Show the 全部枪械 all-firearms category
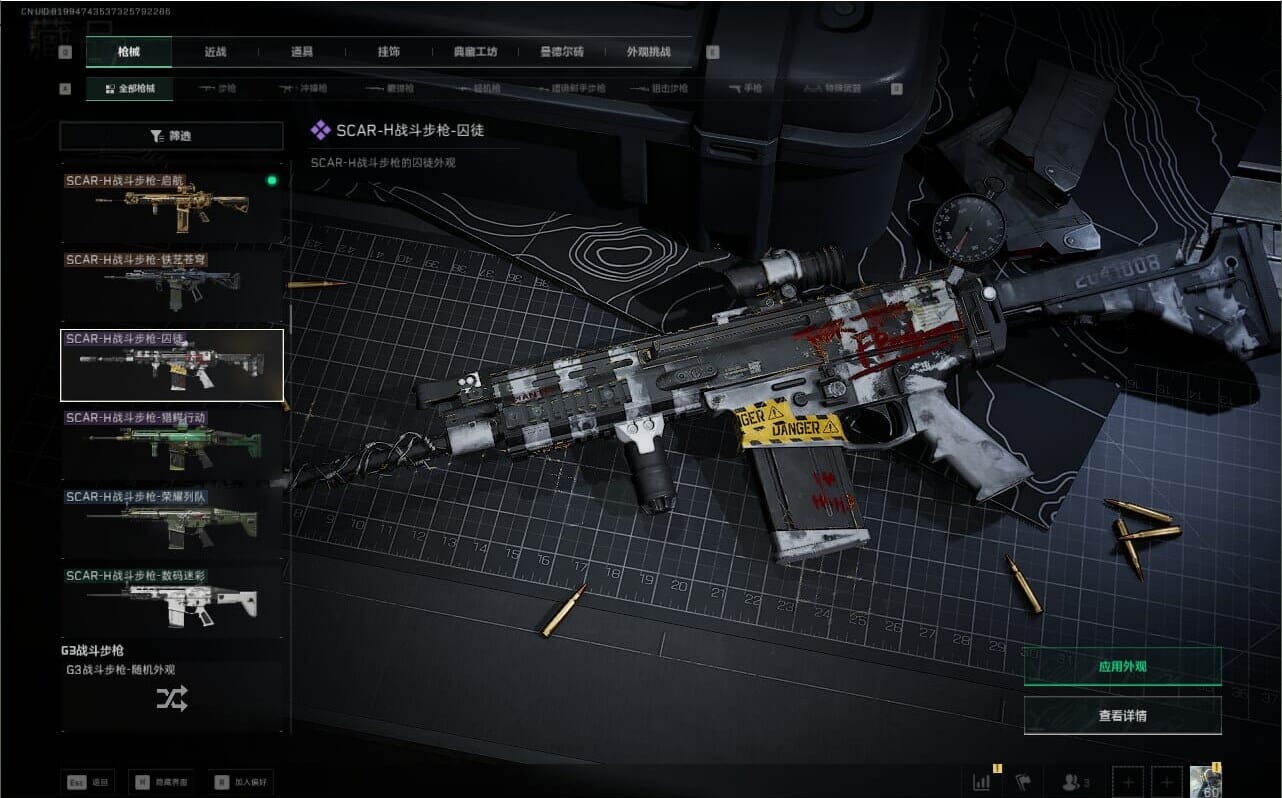The image size is (1282, 798). pyautogui.click(x=129, y=89)
